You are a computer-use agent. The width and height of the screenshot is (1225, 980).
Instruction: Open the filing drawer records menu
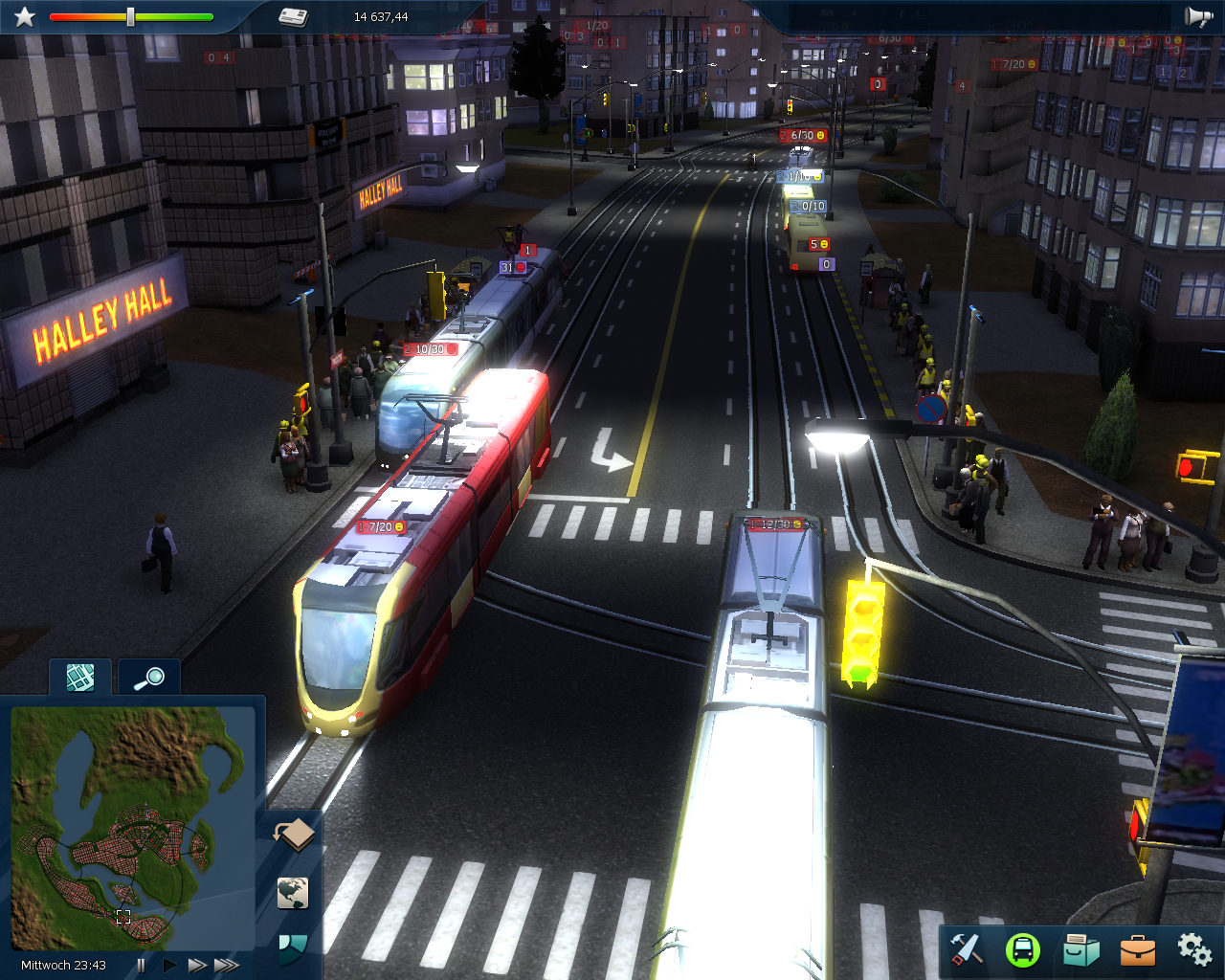coord(1080,949)
